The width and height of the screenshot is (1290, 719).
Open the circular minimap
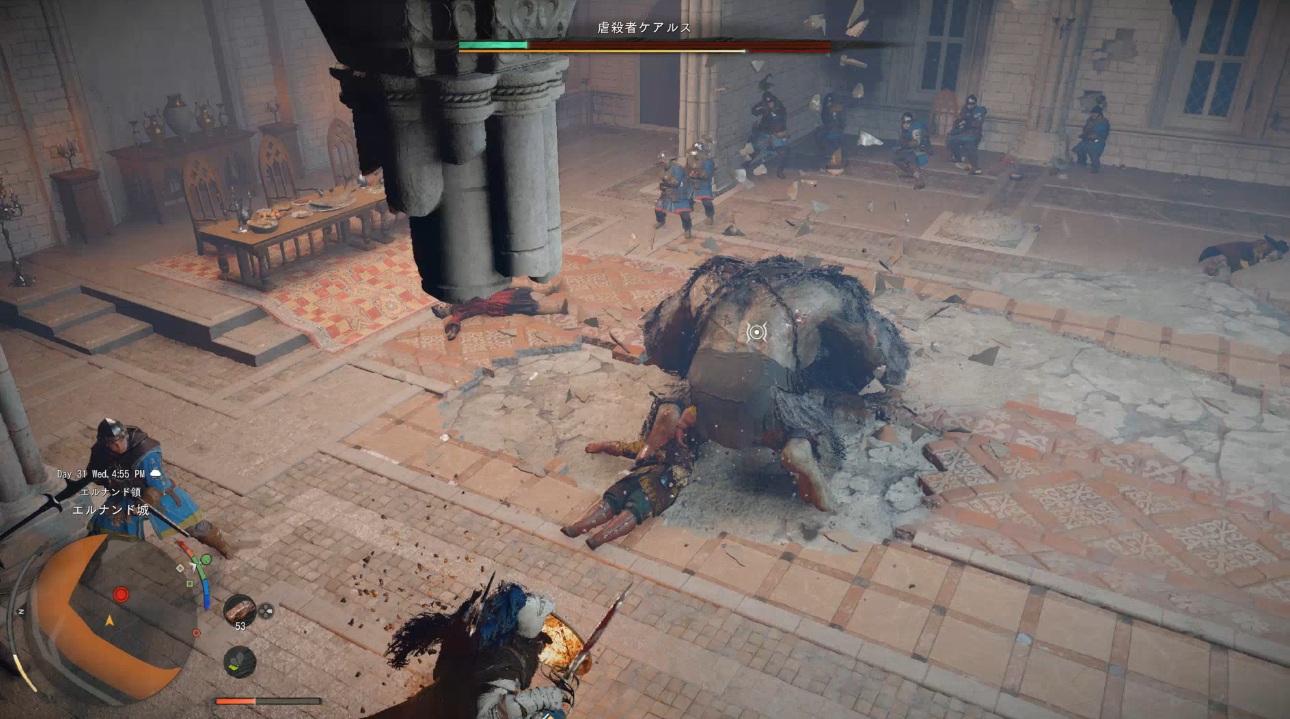tap(110, 617)
